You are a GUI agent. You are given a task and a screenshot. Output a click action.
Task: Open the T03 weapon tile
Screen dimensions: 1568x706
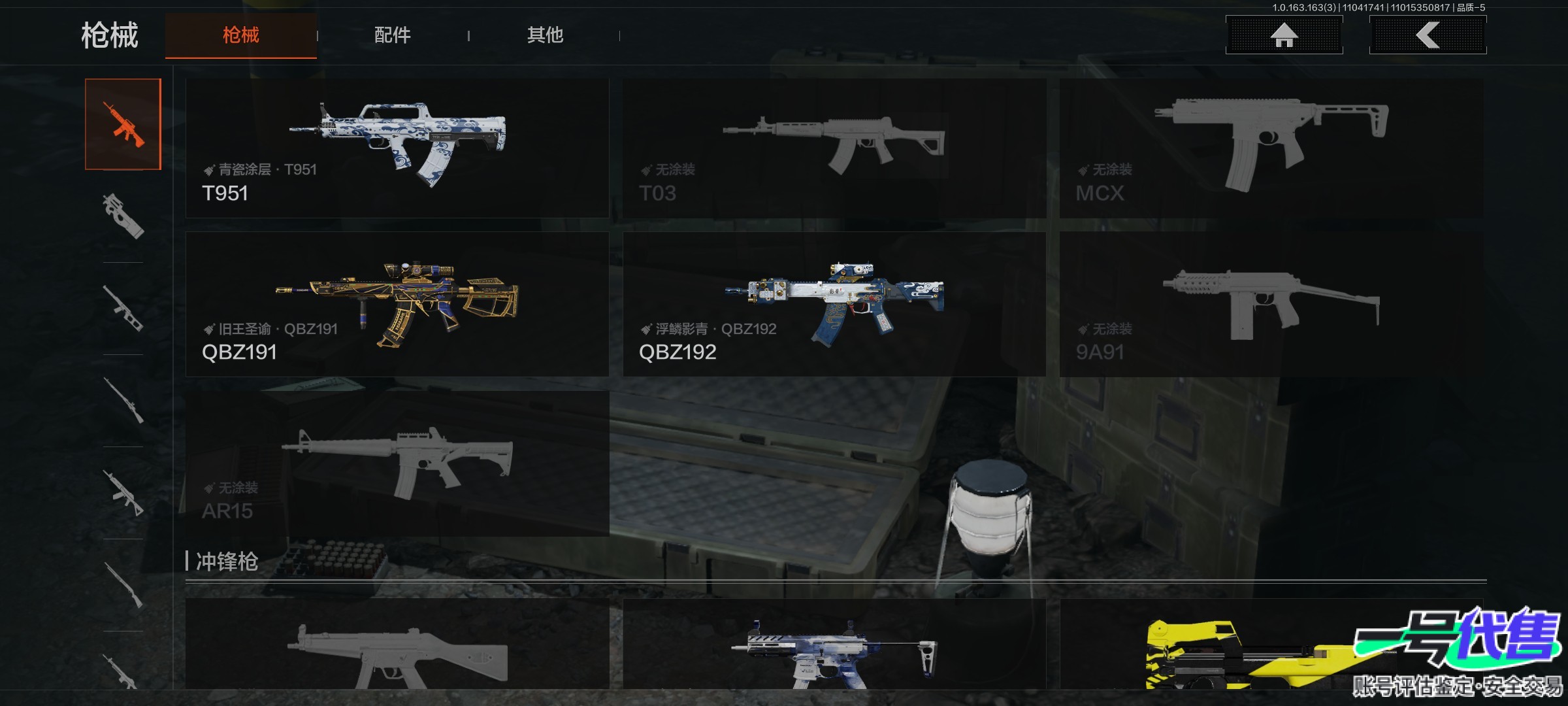pyautogui.click(x=834, y=148)
